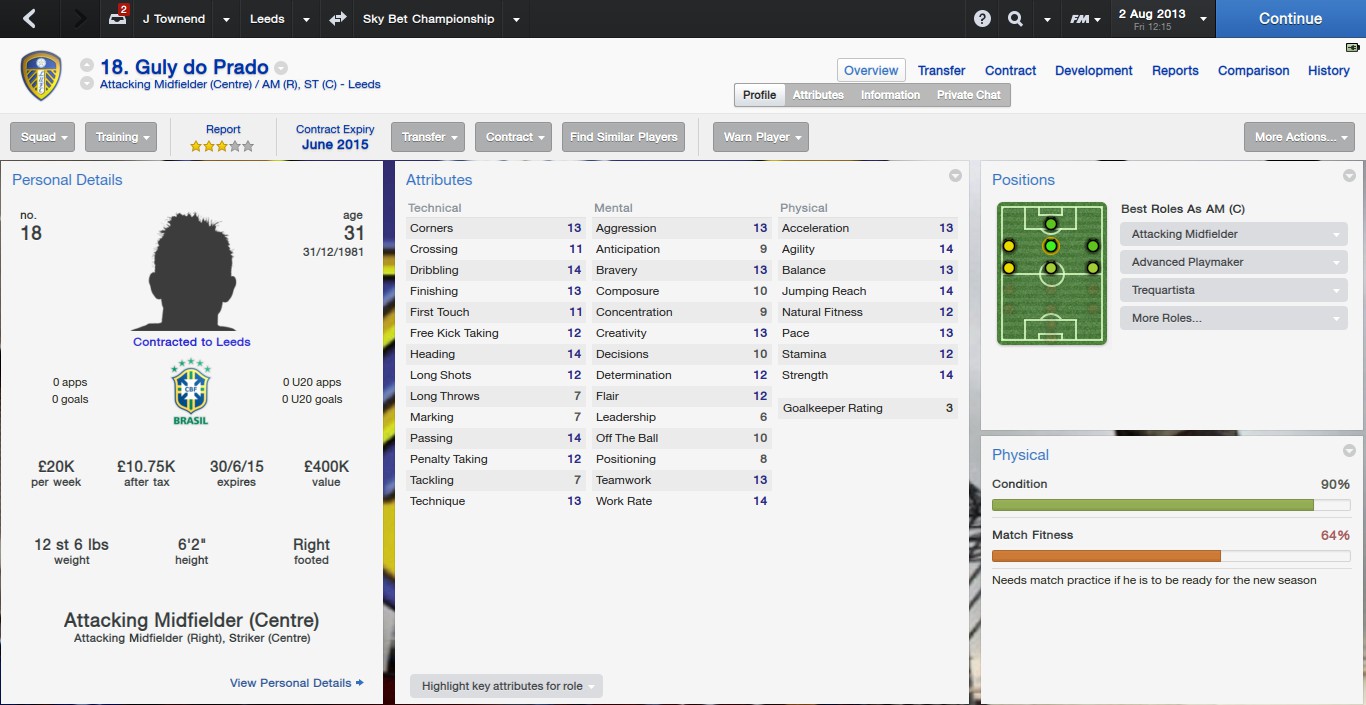This screenshot has width=1366, height=705.
Task: Follow the View Personal Details link
Action: (x=296, y=683)
